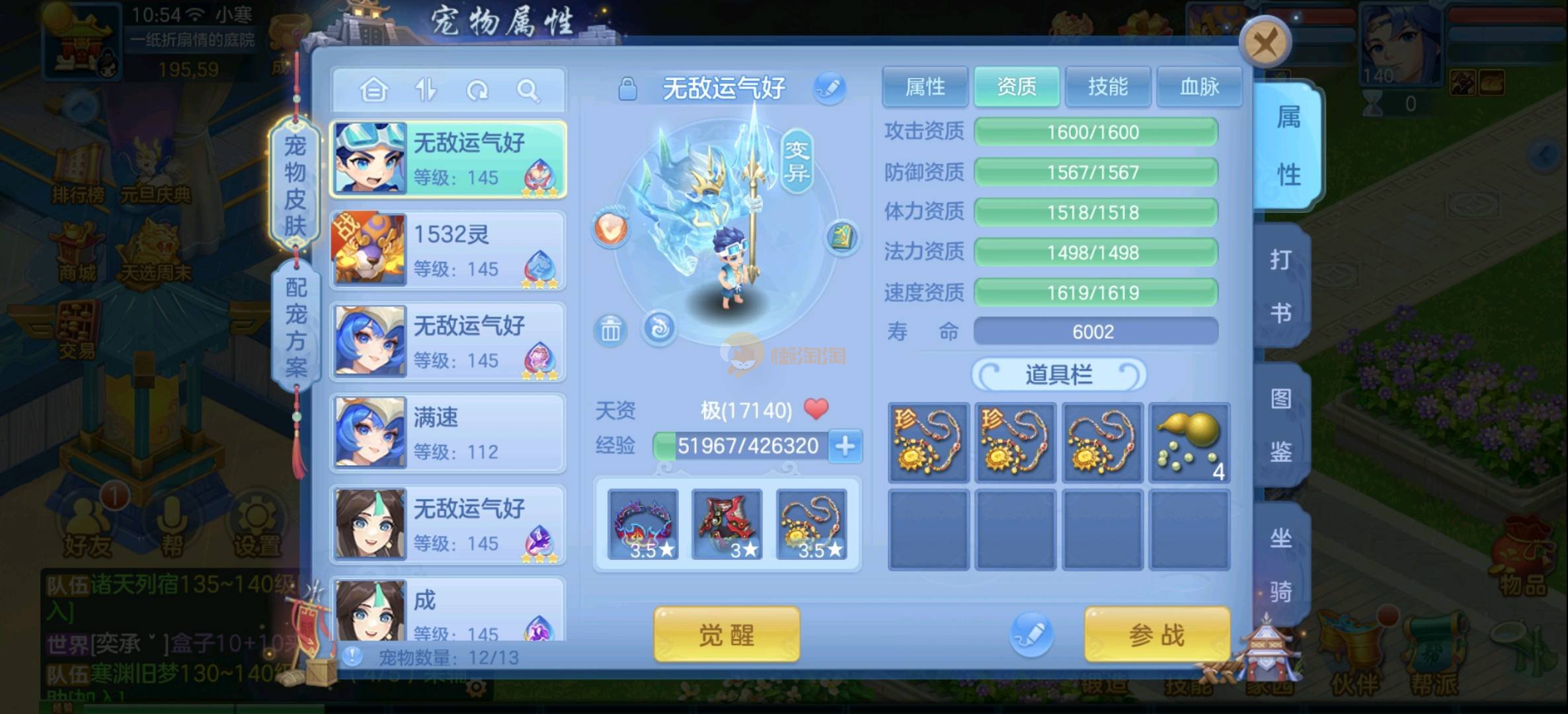This screenshot has height=714, width=1568.
Task: Switch to the 属性 top tab
Action: [x=925, y=87]
